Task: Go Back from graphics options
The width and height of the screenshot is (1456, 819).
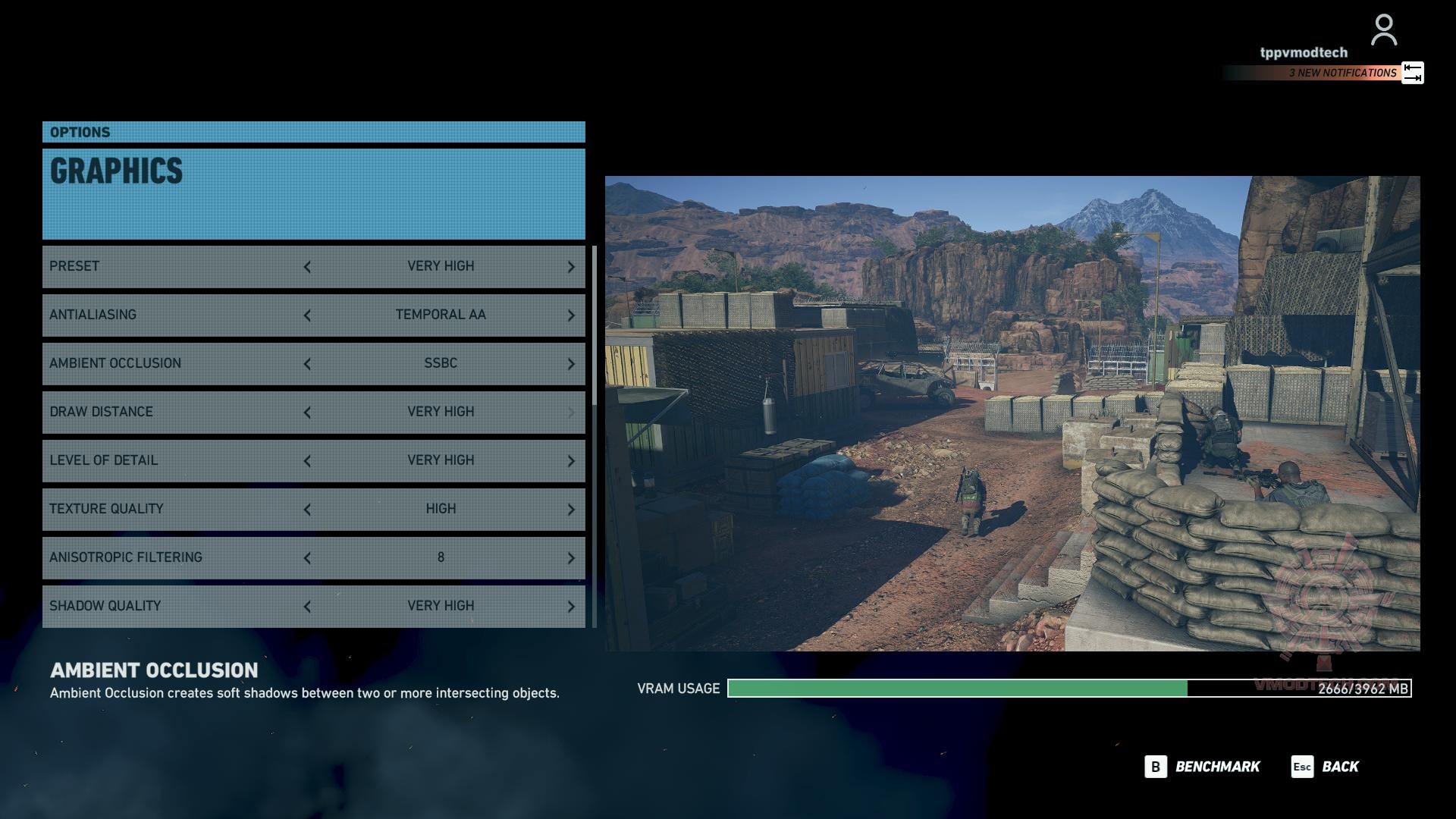Action: point(1326,767)
